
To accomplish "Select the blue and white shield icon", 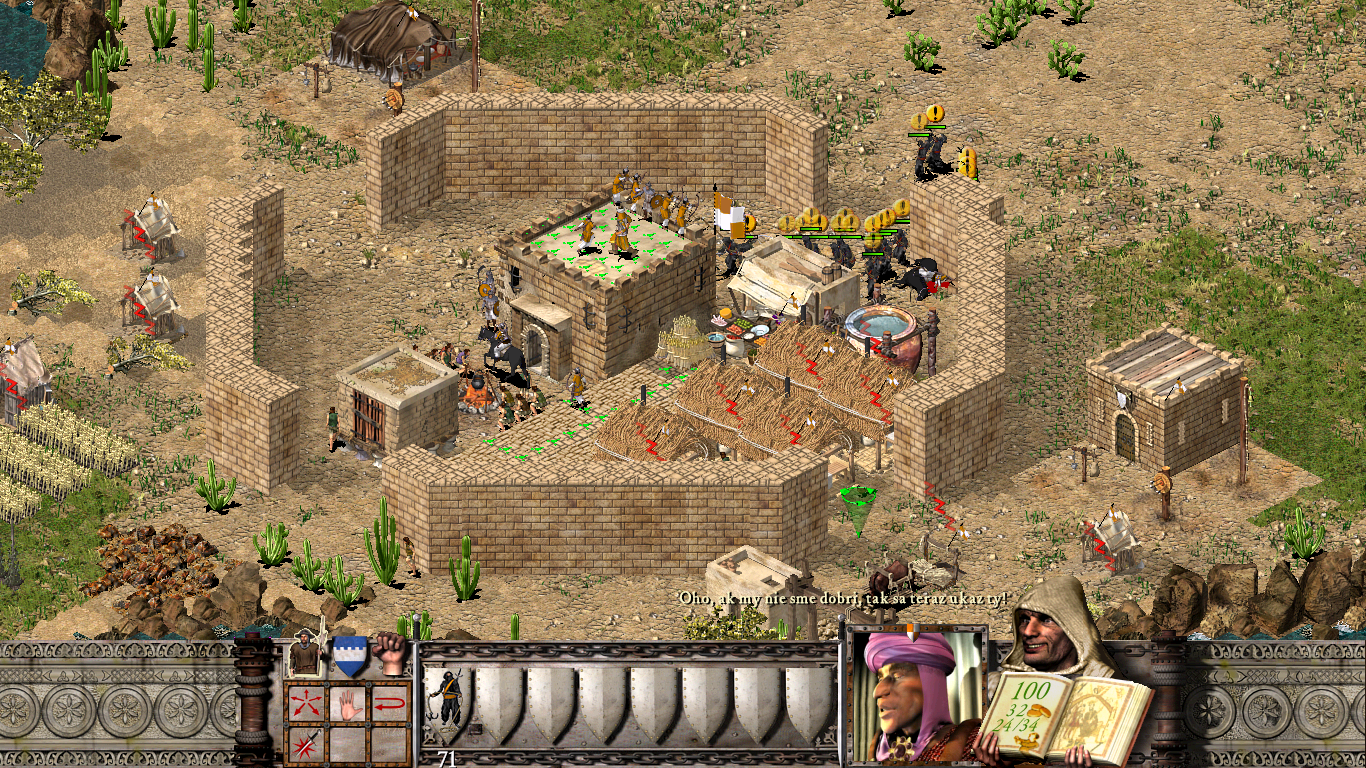I will tap(349, 656).
